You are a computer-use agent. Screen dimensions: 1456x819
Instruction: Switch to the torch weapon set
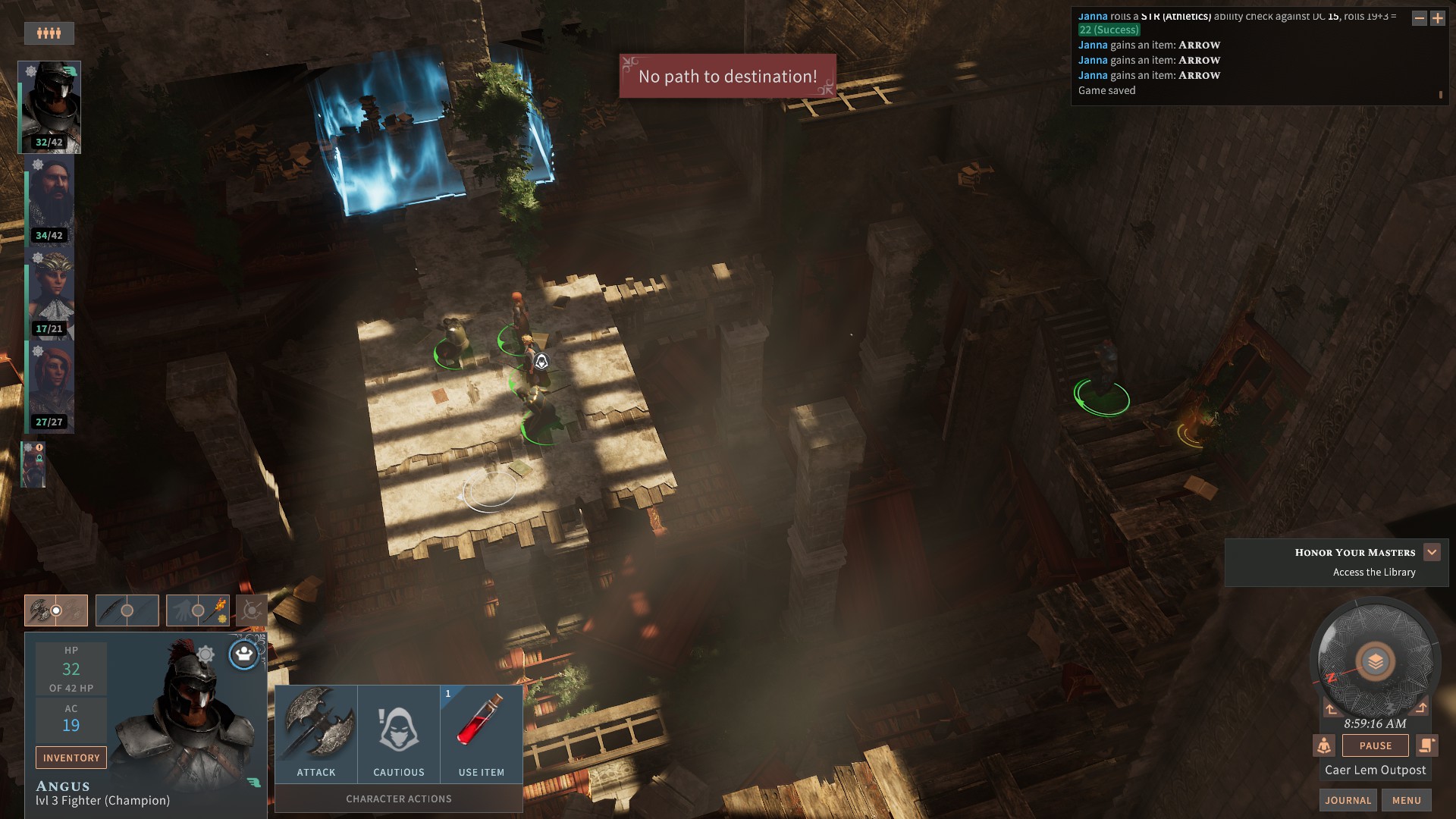[198, 610]
